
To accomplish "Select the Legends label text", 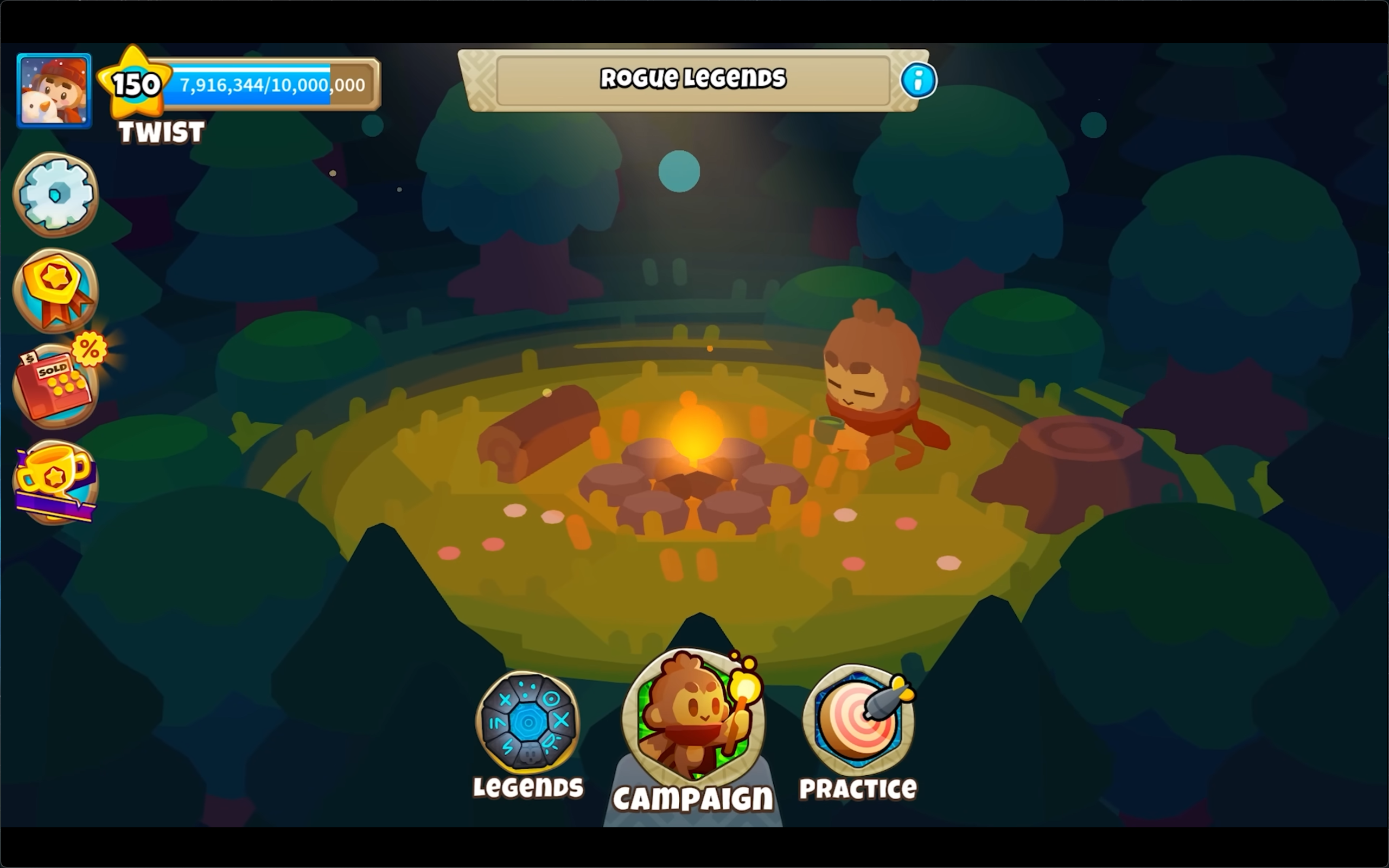I will tap(528, 788).
